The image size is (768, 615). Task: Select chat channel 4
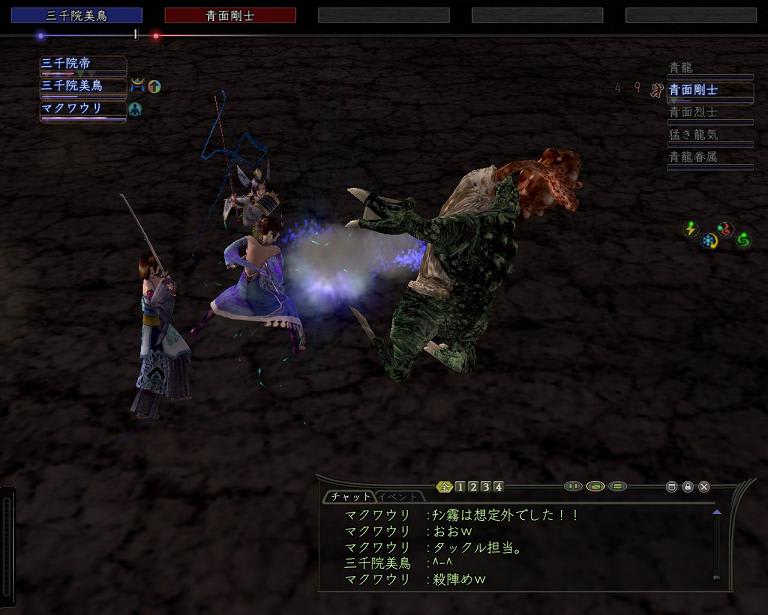pyautogui.click(x=498, y=487)
